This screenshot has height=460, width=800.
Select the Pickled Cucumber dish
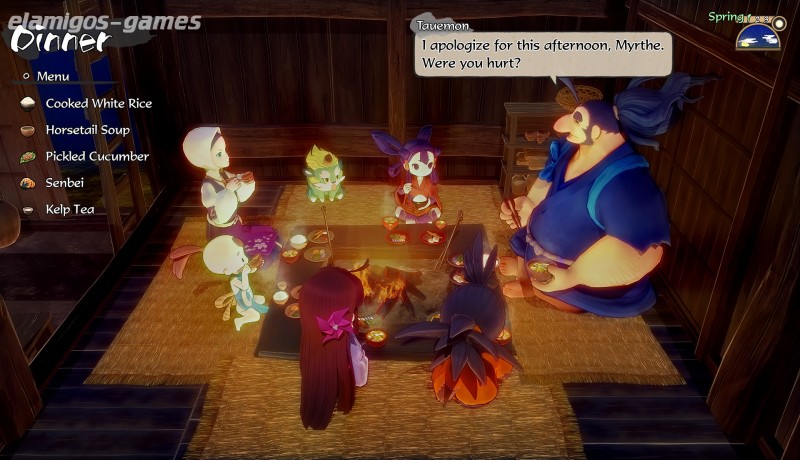[96, 157]
